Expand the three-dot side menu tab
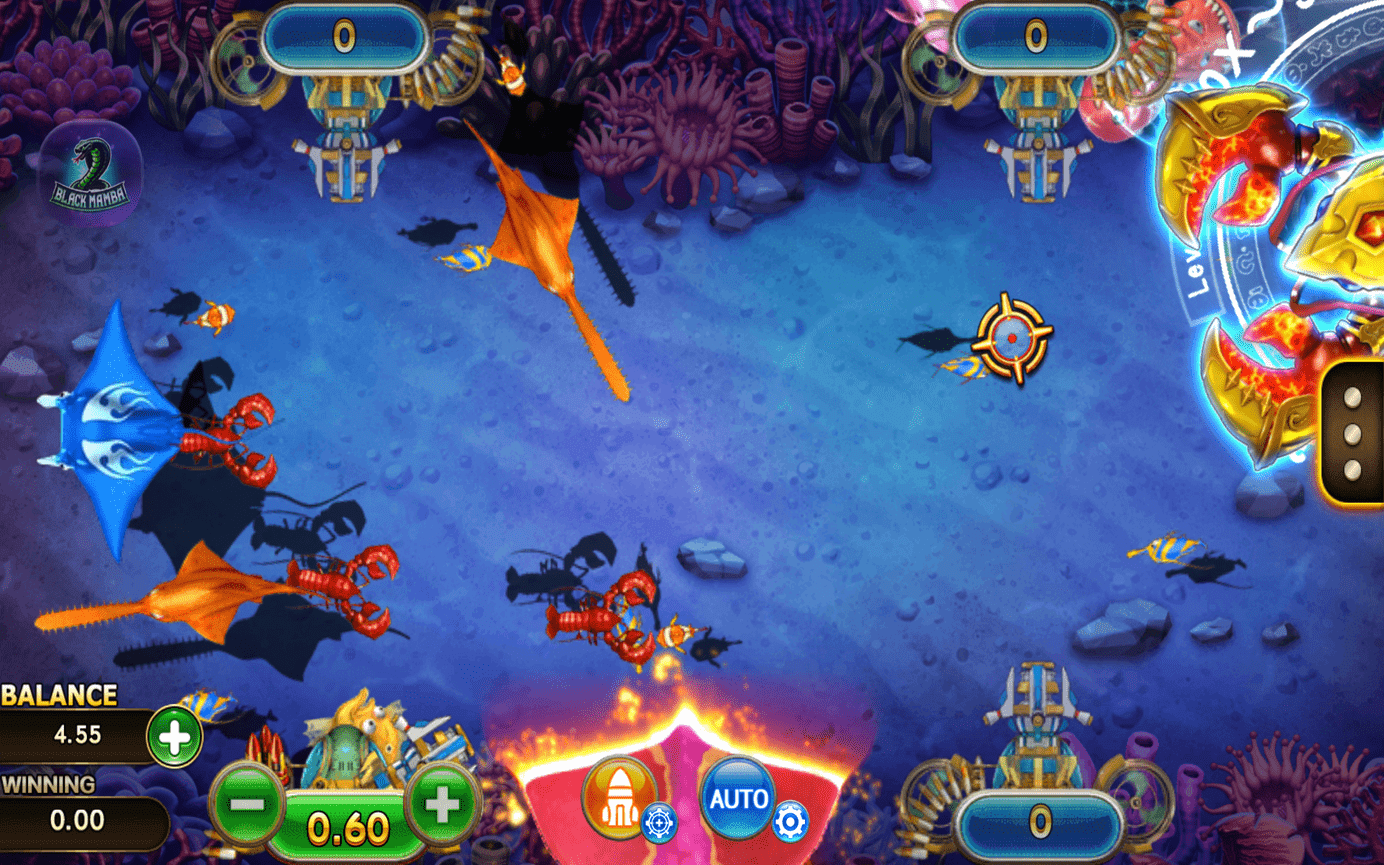The width and height of the screenshot is (1384, 865). [1353, 433]
